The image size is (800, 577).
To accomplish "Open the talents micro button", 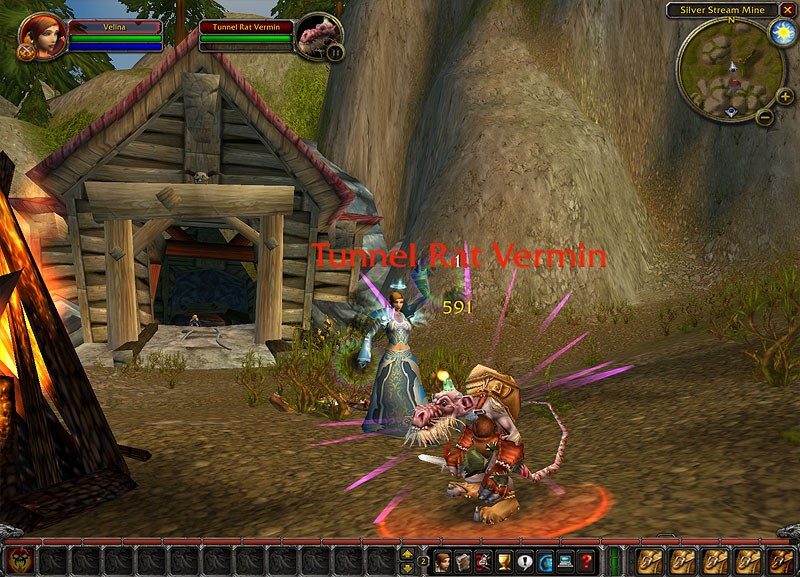I will pos(484,561).
